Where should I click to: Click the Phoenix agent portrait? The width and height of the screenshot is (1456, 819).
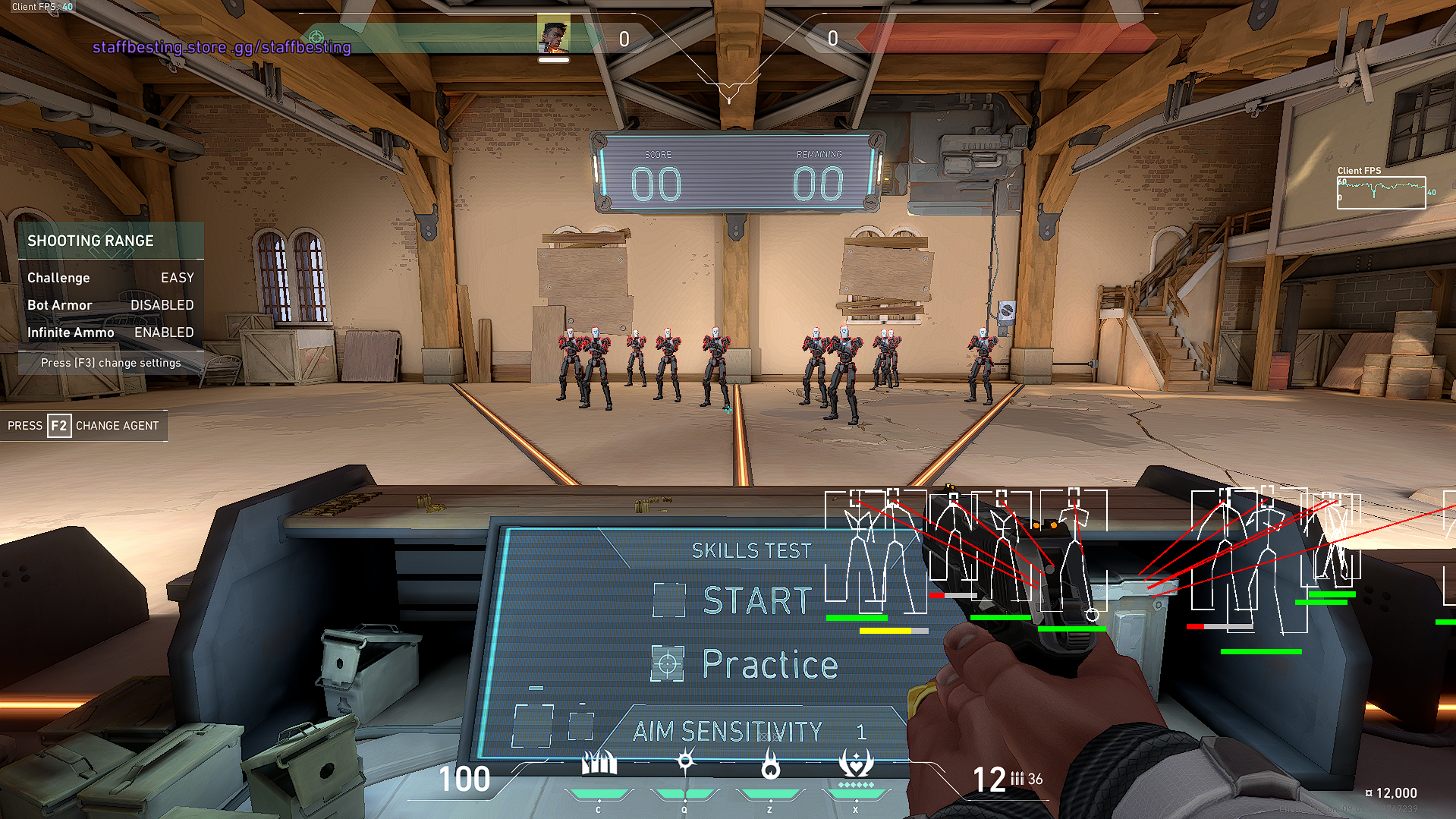[553, 35]
